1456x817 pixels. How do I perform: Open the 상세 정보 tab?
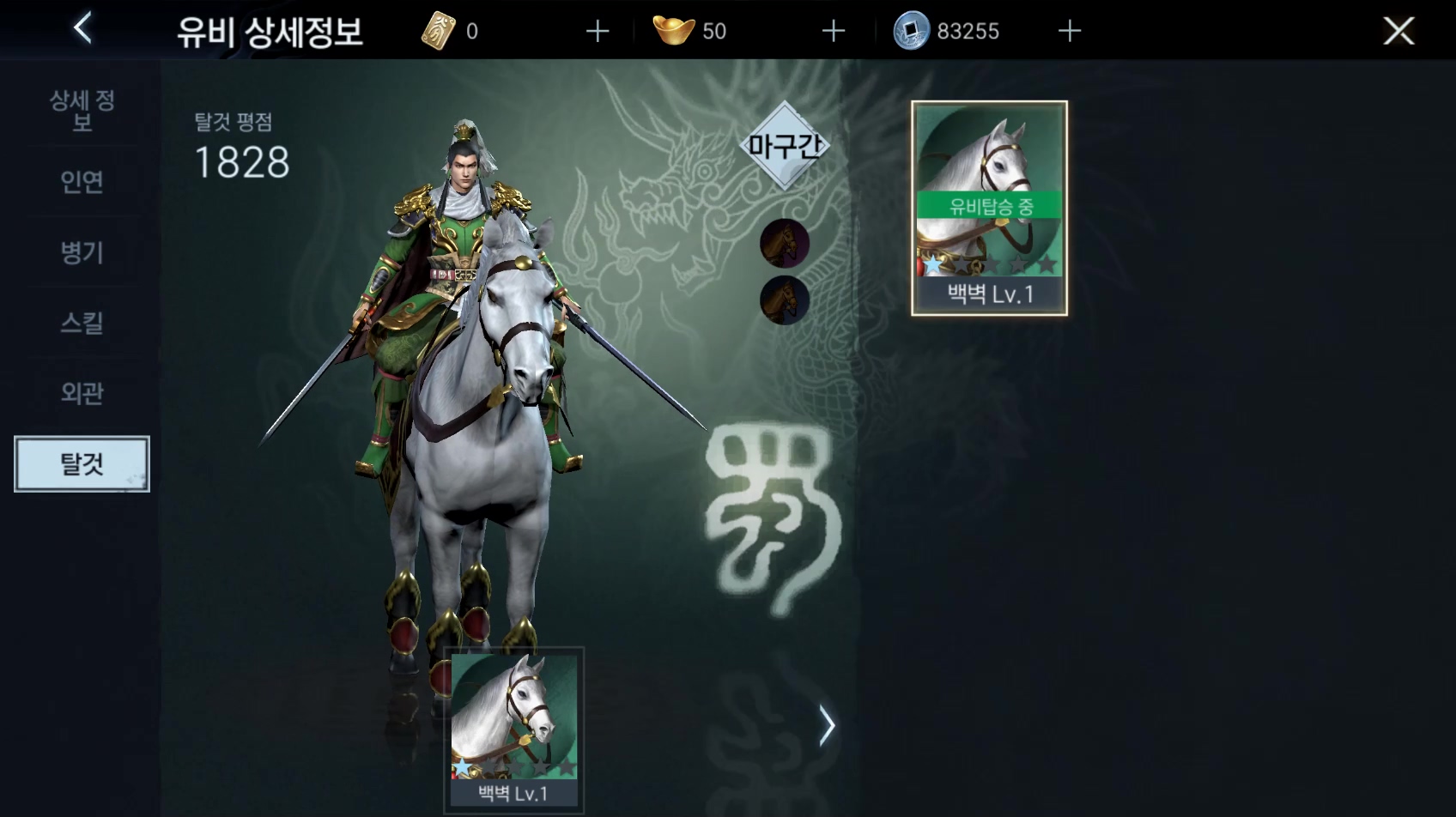point(82,111)
